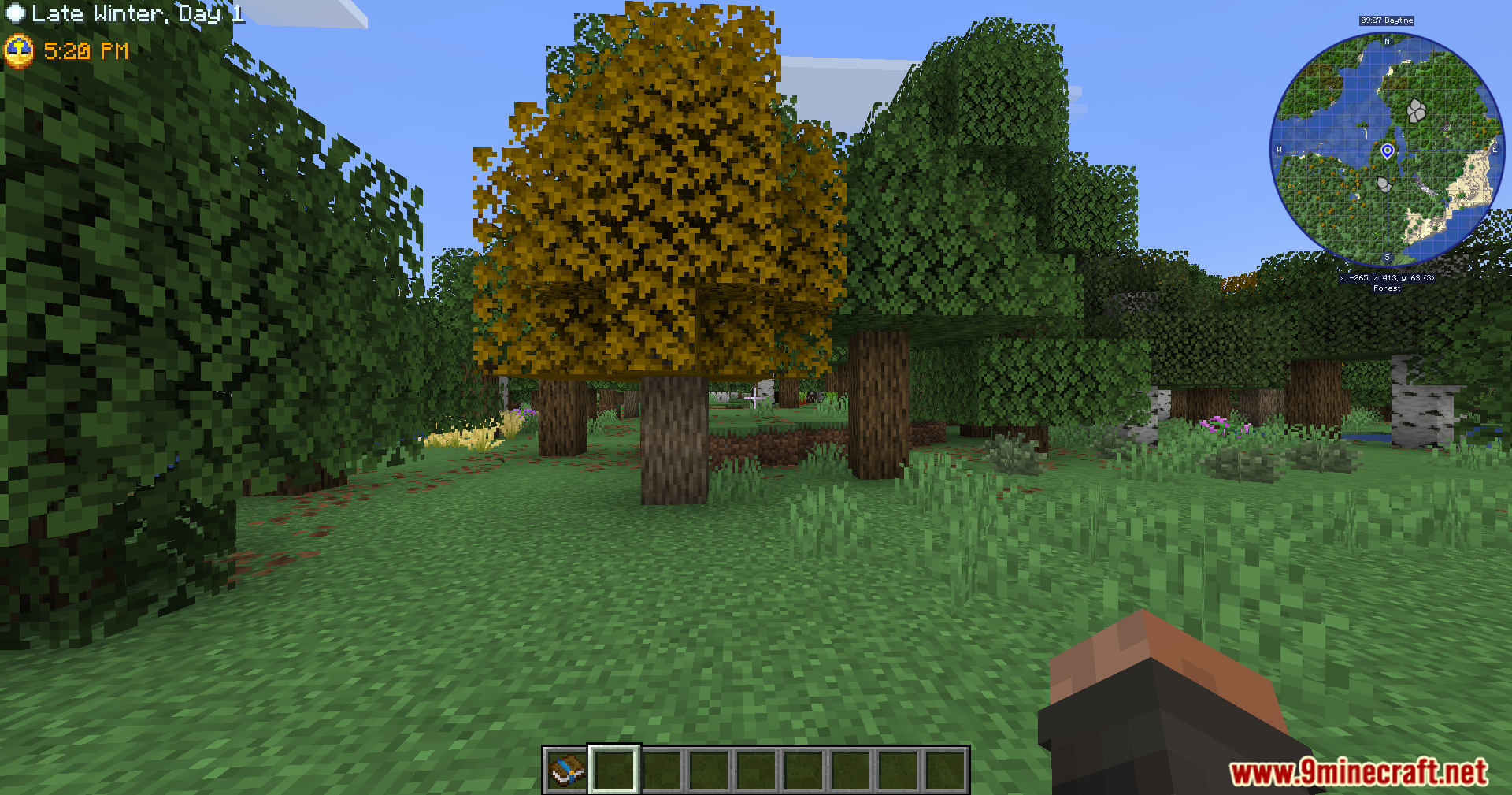Click the E compass marker on the minimap
Screen dimensions: 1512x795
1495,150
